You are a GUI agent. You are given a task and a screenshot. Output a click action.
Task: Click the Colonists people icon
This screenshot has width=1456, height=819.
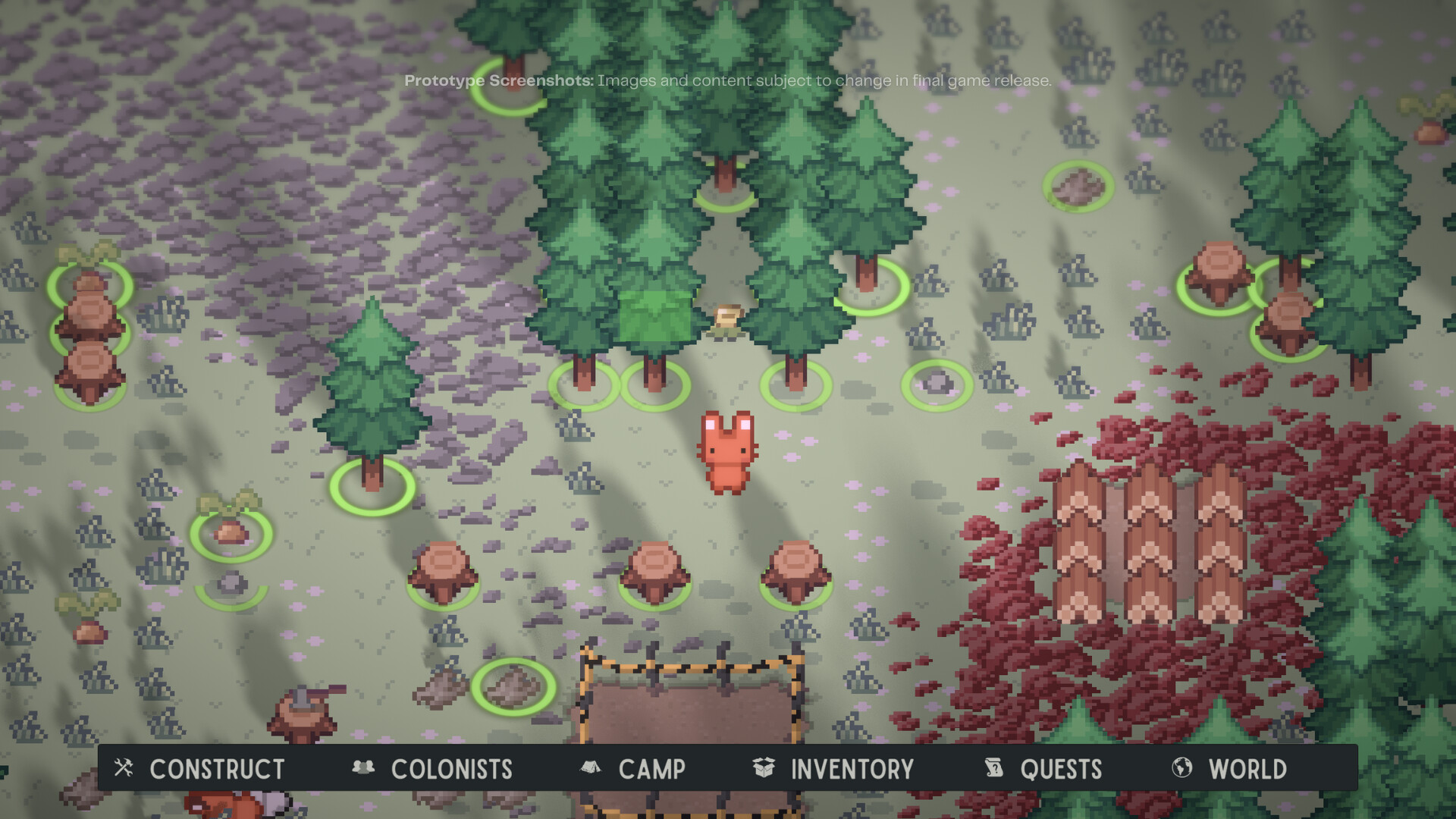(x=365, y=768)
